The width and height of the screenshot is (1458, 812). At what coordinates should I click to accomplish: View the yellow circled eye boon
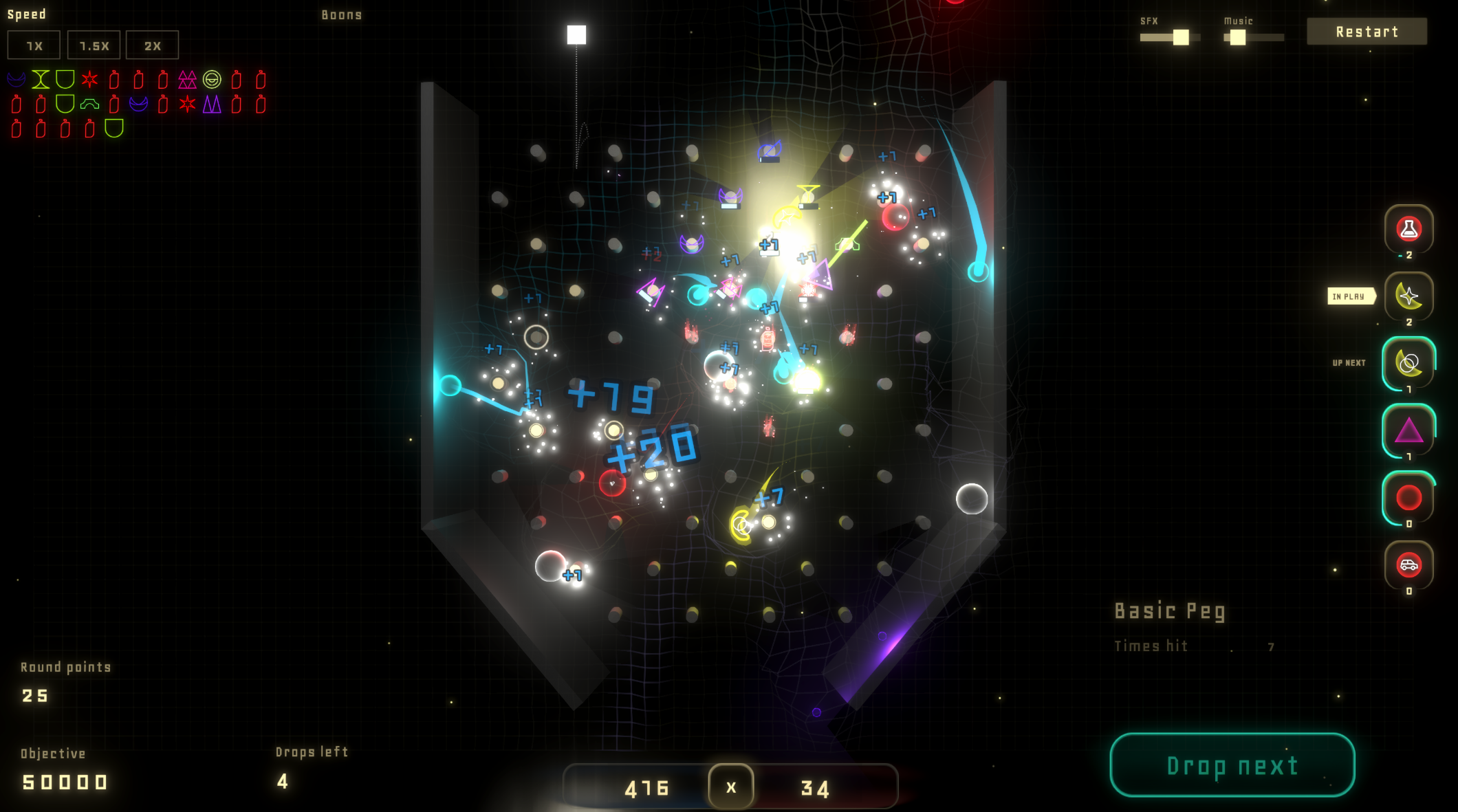point(212,80)
